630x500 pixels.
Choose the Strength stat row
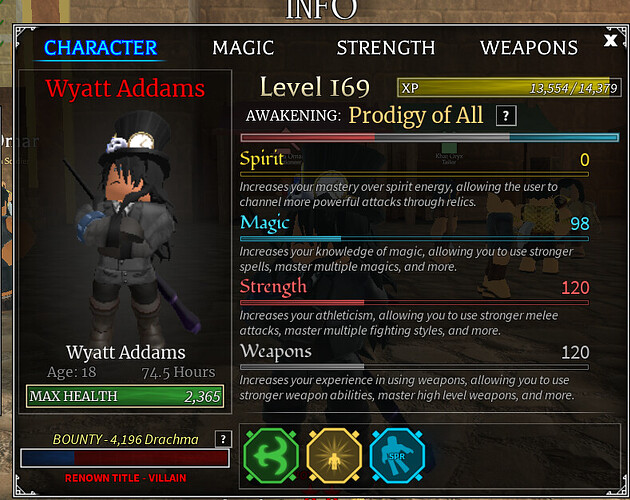pos(414,288)
